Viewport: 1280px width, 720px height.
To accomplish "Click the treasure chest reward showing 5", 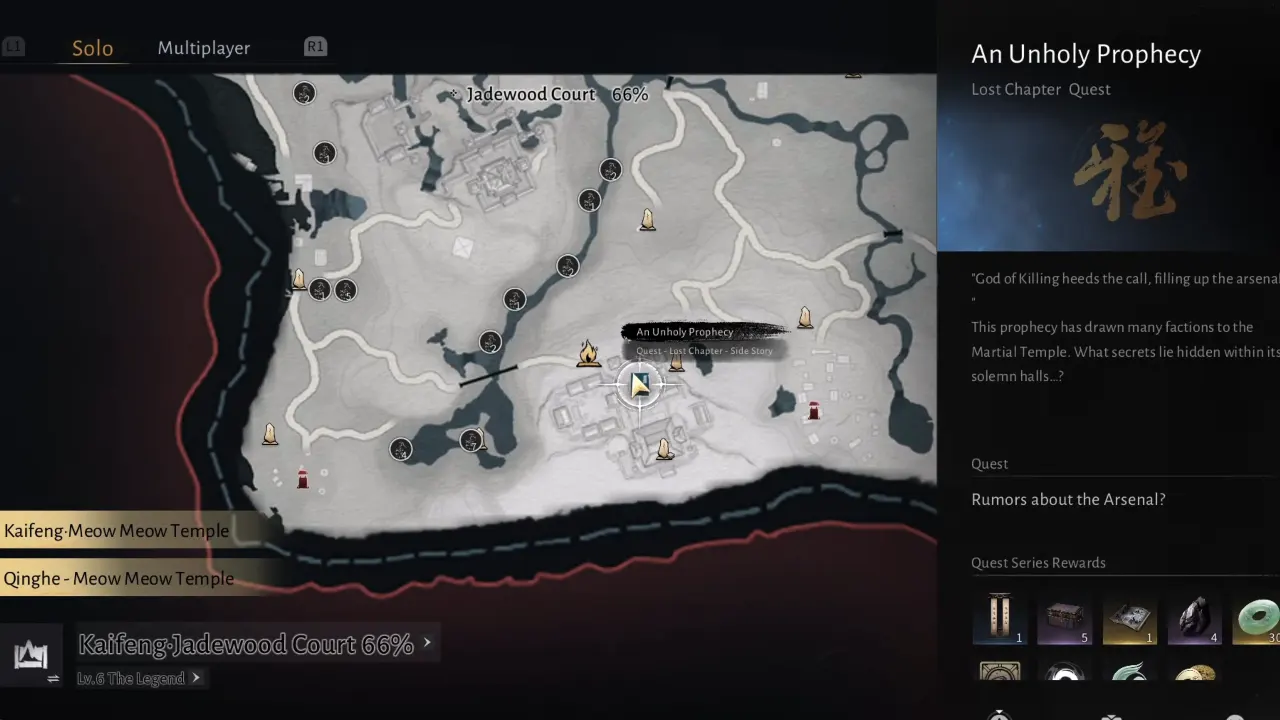I will point(1065,620).
